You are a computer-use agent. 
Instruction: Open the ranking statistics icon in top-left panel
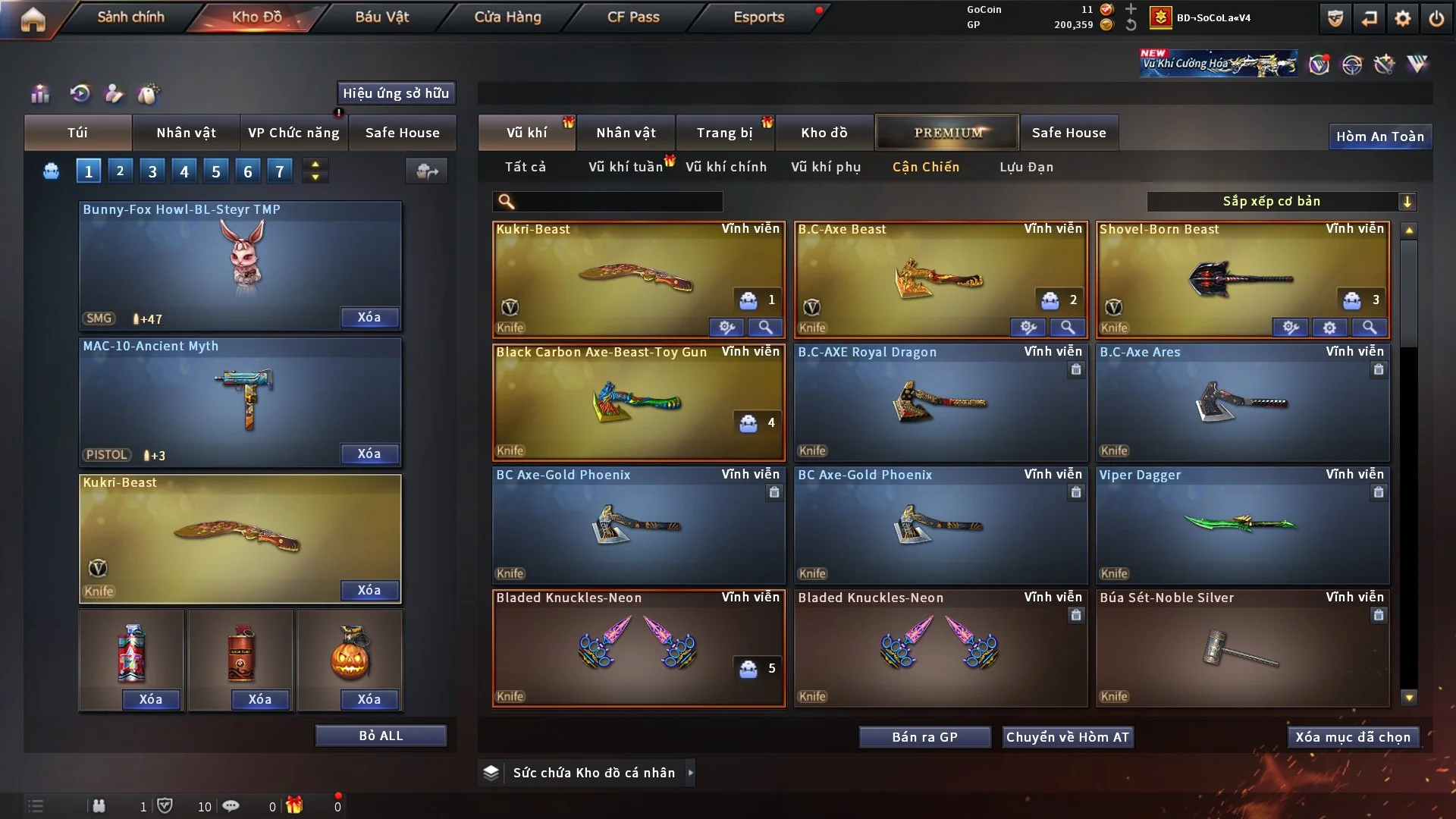[x=39, y=94]
